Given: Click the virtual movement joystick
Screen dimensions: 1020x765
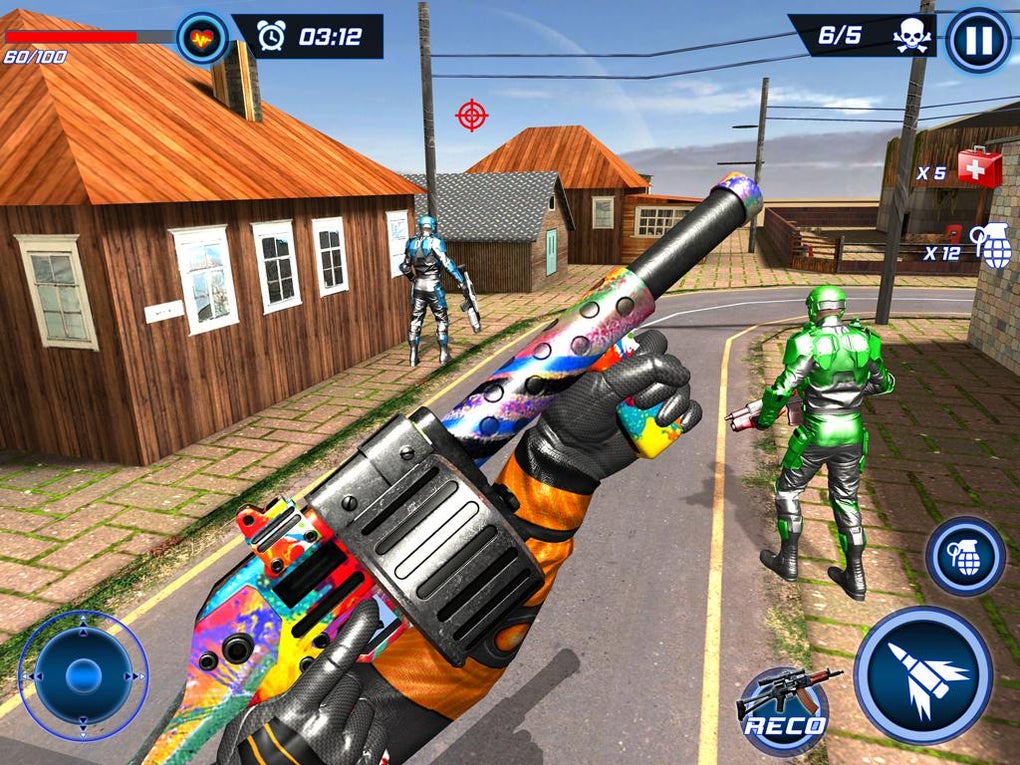Looking at the screenshot, I should tap(83, 676).
